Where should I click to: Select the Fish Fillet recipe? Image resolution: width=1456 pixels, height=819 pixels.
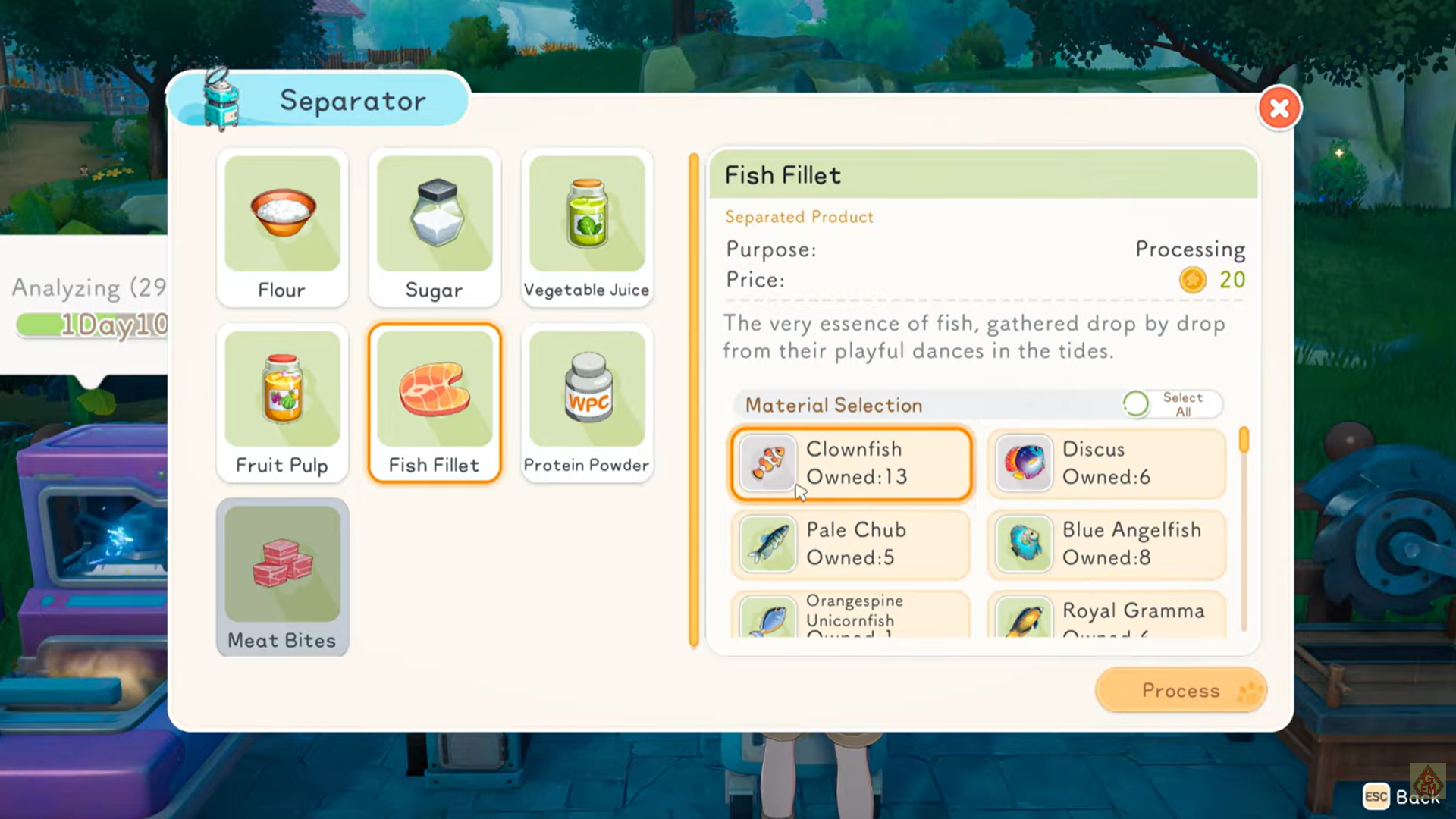[435, 403]
